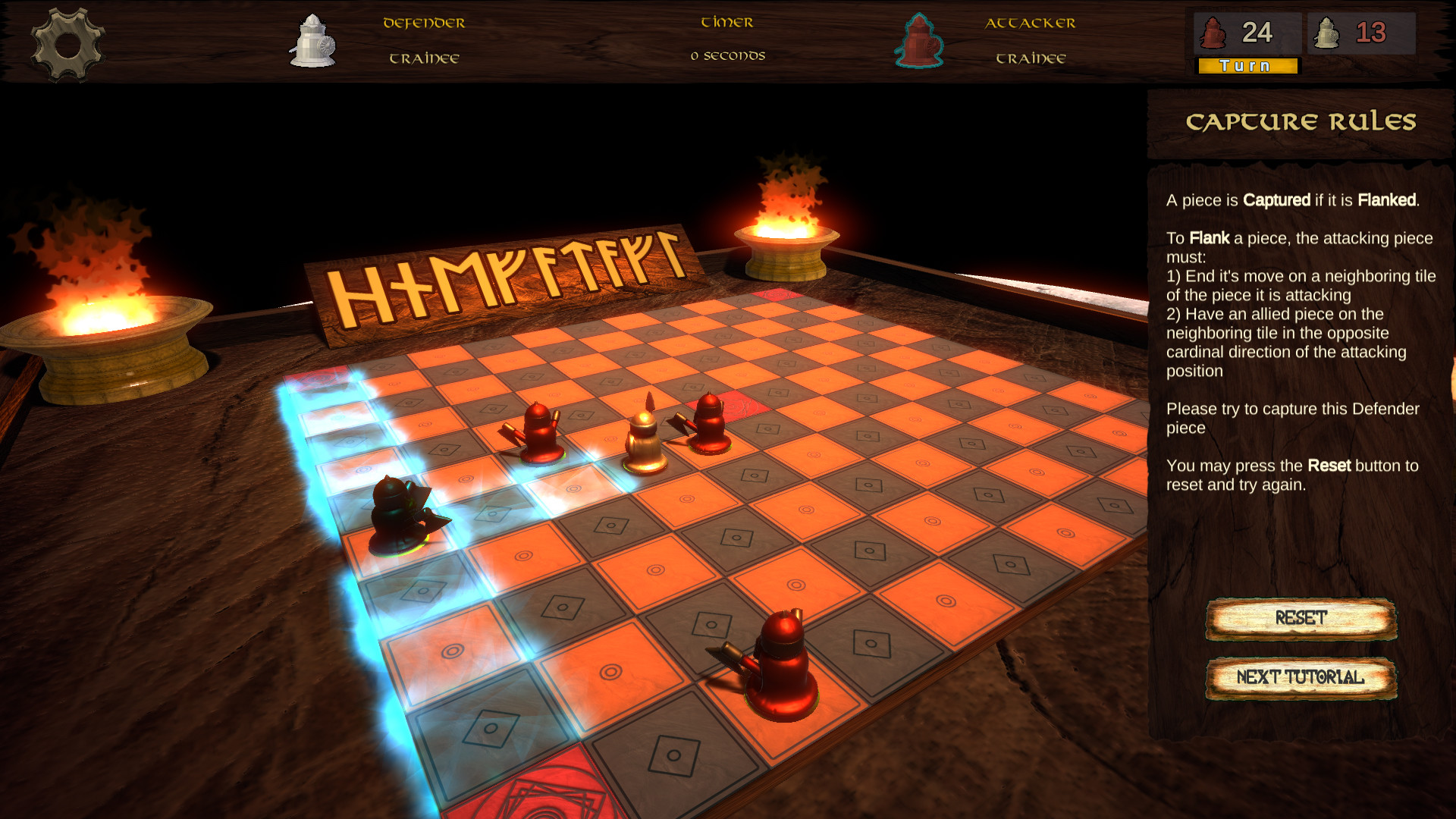
Task: Click the white defender counter showing 13
Action: point(1361,33)
